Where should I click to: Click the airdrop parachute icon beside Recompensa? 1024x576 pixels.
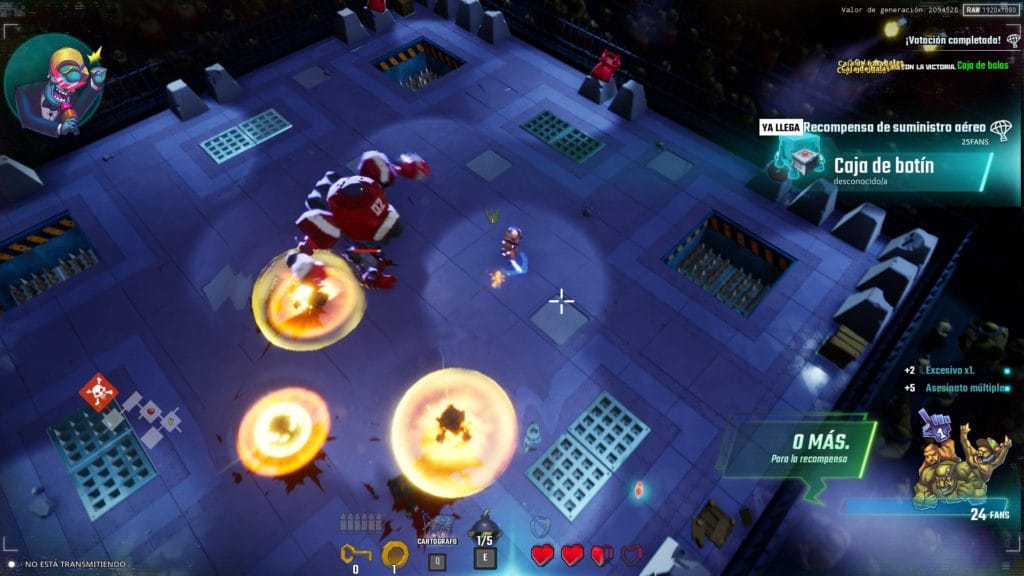coord(999,128)
